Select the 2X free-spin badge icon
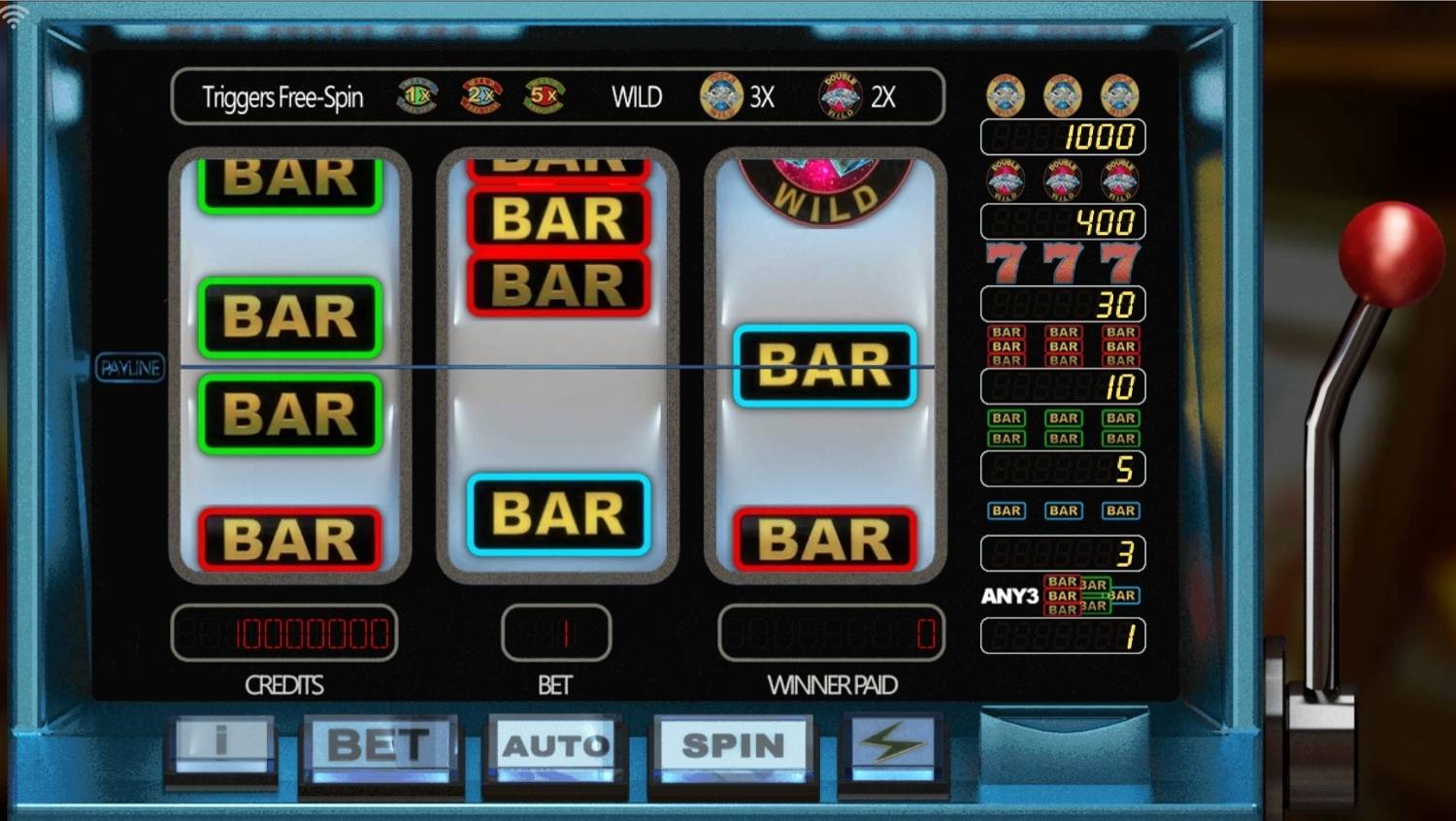 coord(480,96)
